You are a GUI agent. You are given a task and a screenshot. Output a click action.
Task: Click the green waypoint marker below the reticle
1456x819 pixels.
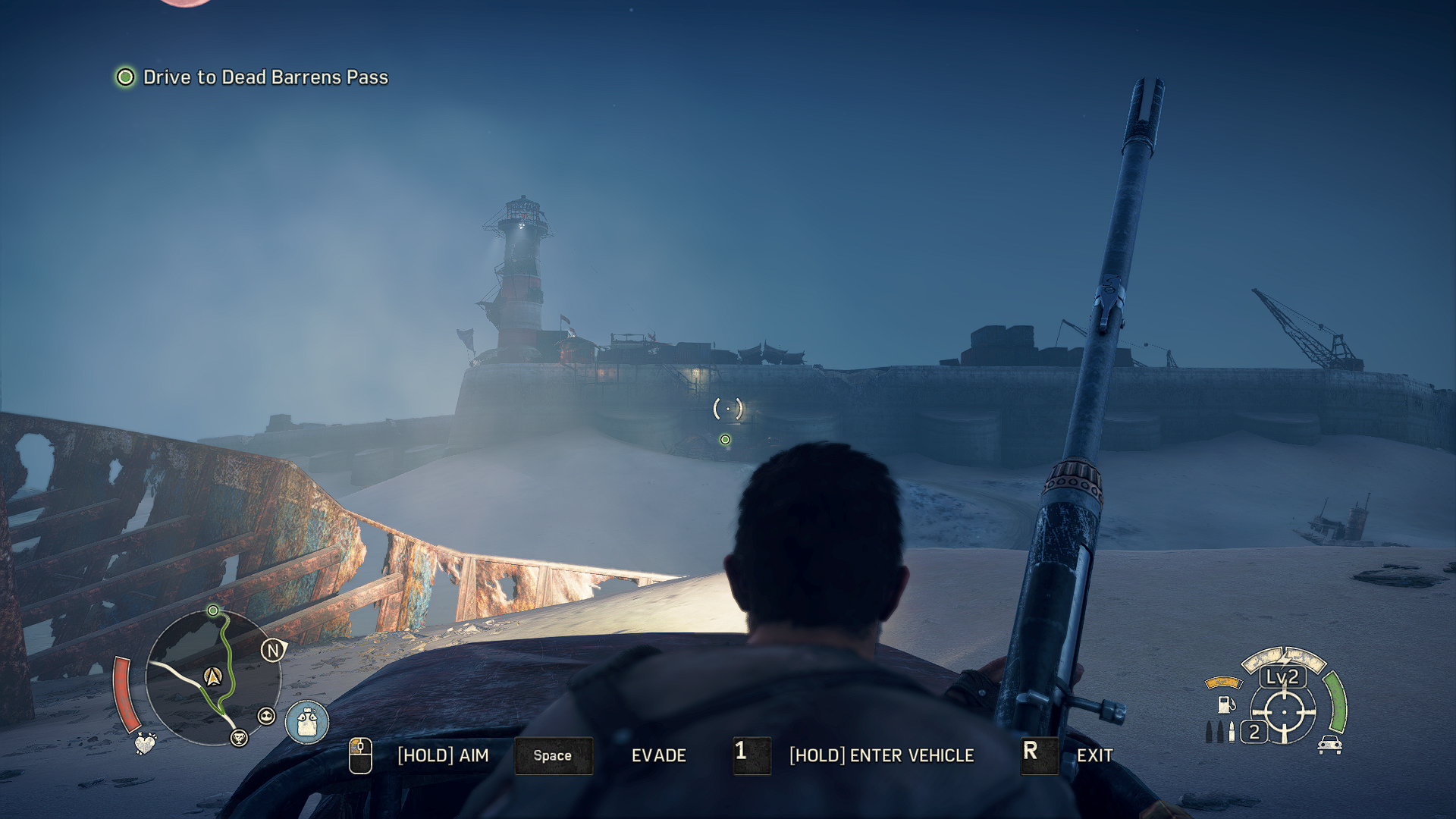(725, 440)
